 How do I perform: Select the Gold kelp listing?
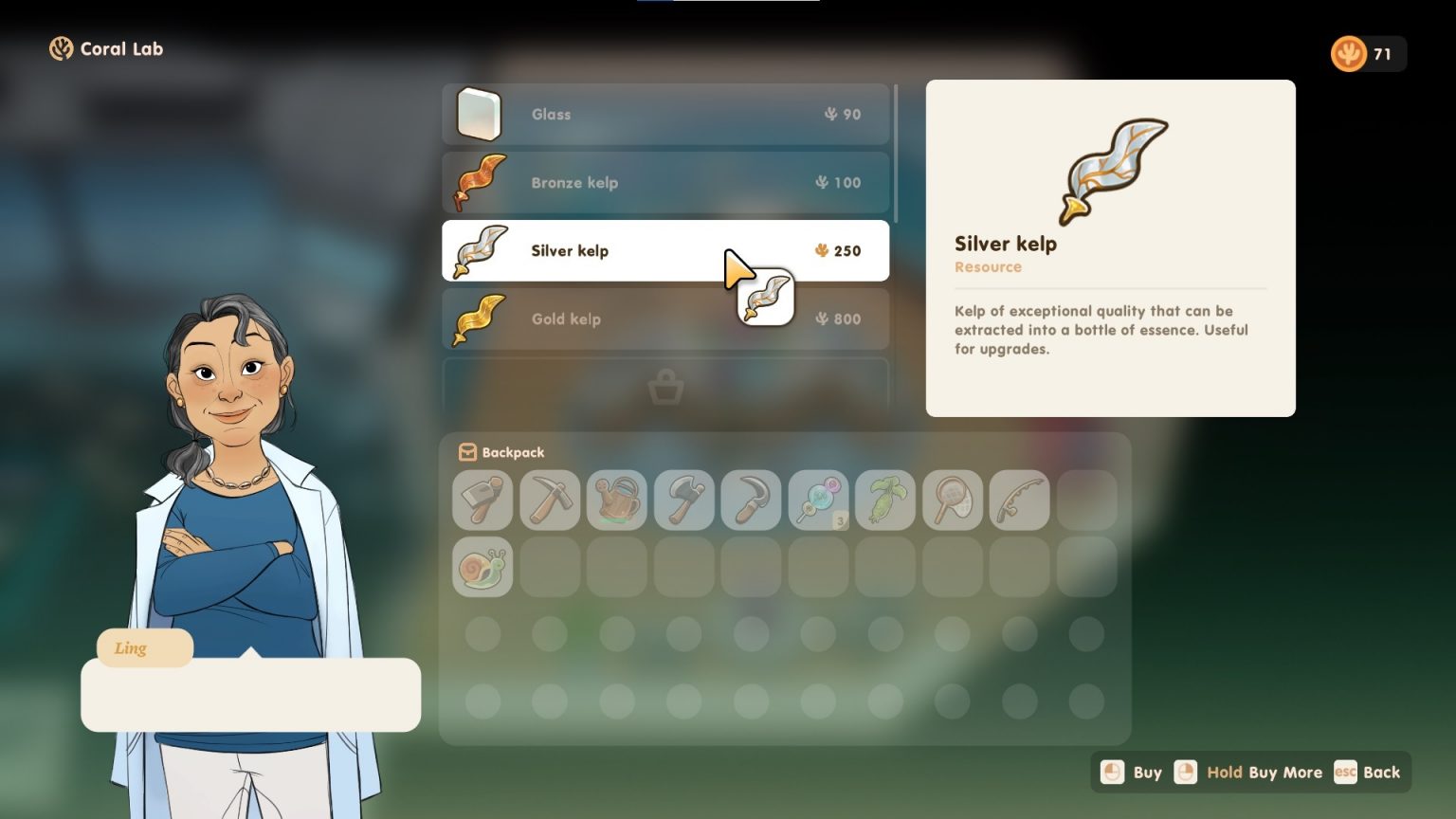[665, 318]
